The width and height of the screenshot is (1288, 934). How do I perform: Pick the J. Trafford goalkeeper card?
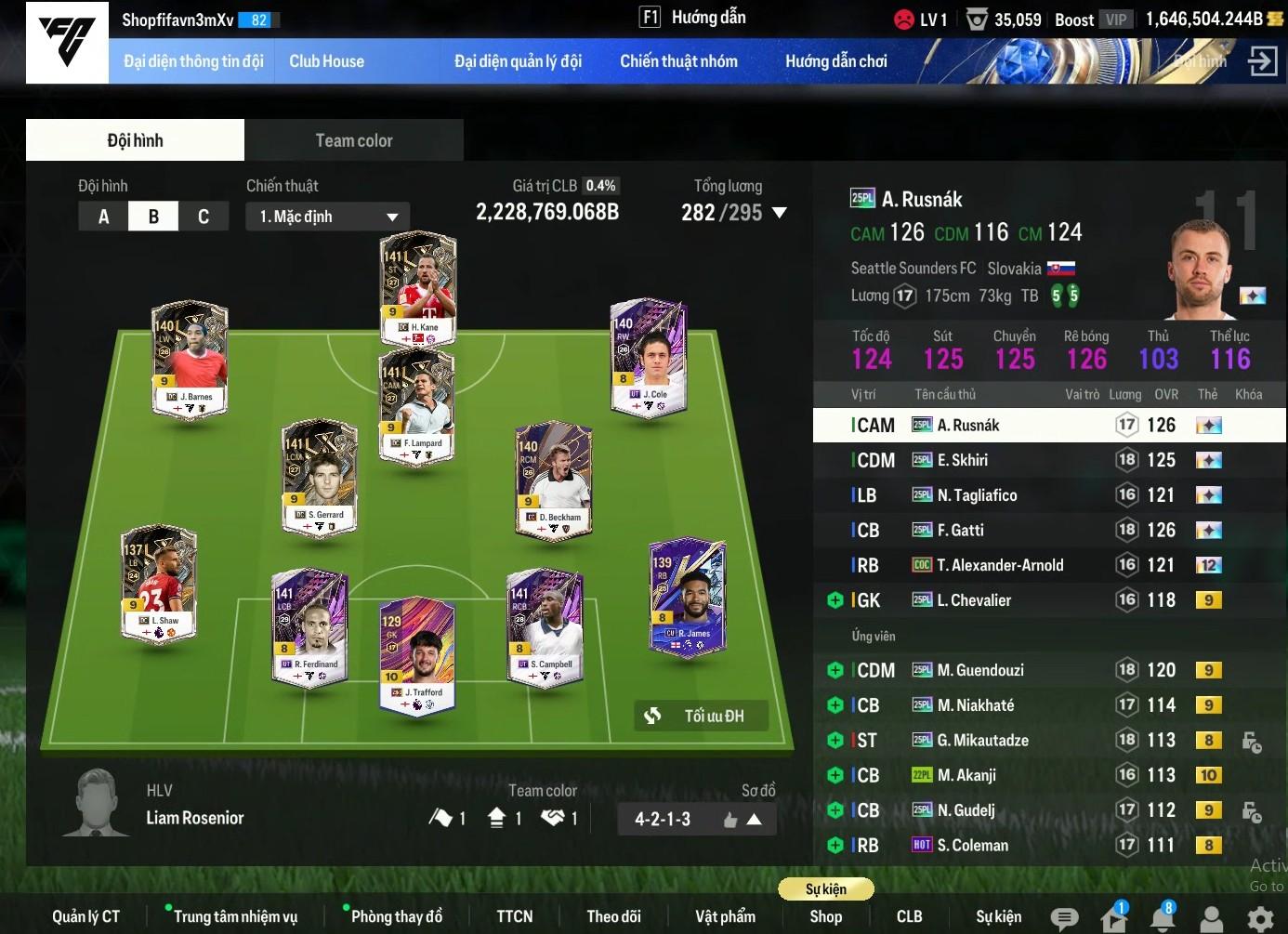click(417, 655)
